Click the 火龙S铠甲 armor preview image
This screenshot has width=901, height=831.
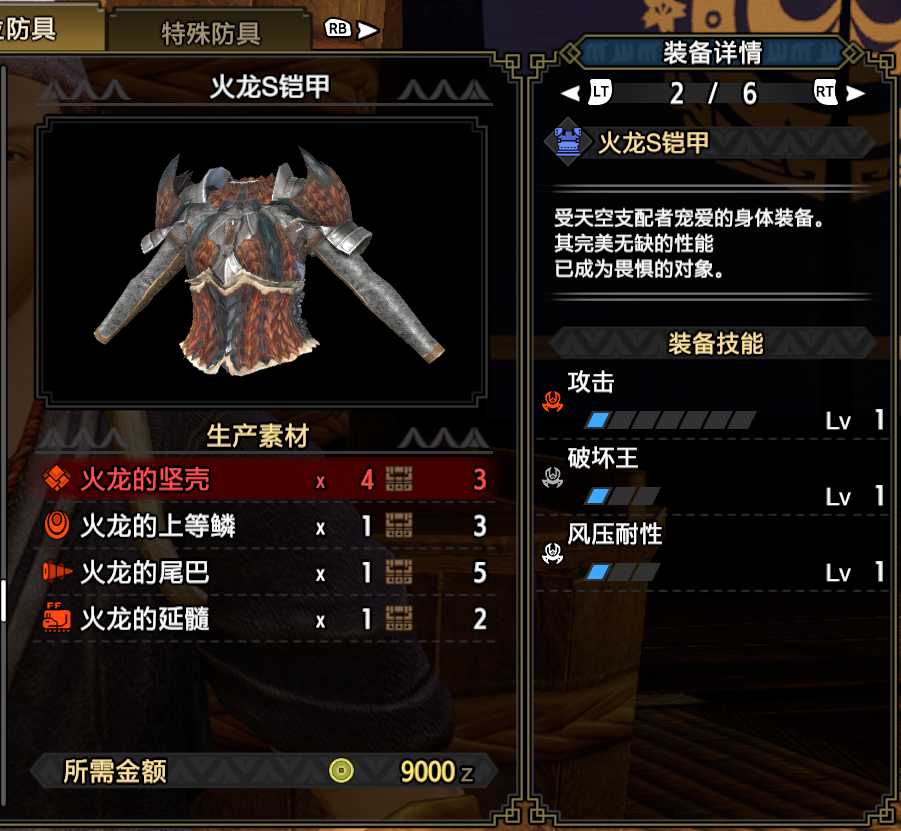click(264, 262)
